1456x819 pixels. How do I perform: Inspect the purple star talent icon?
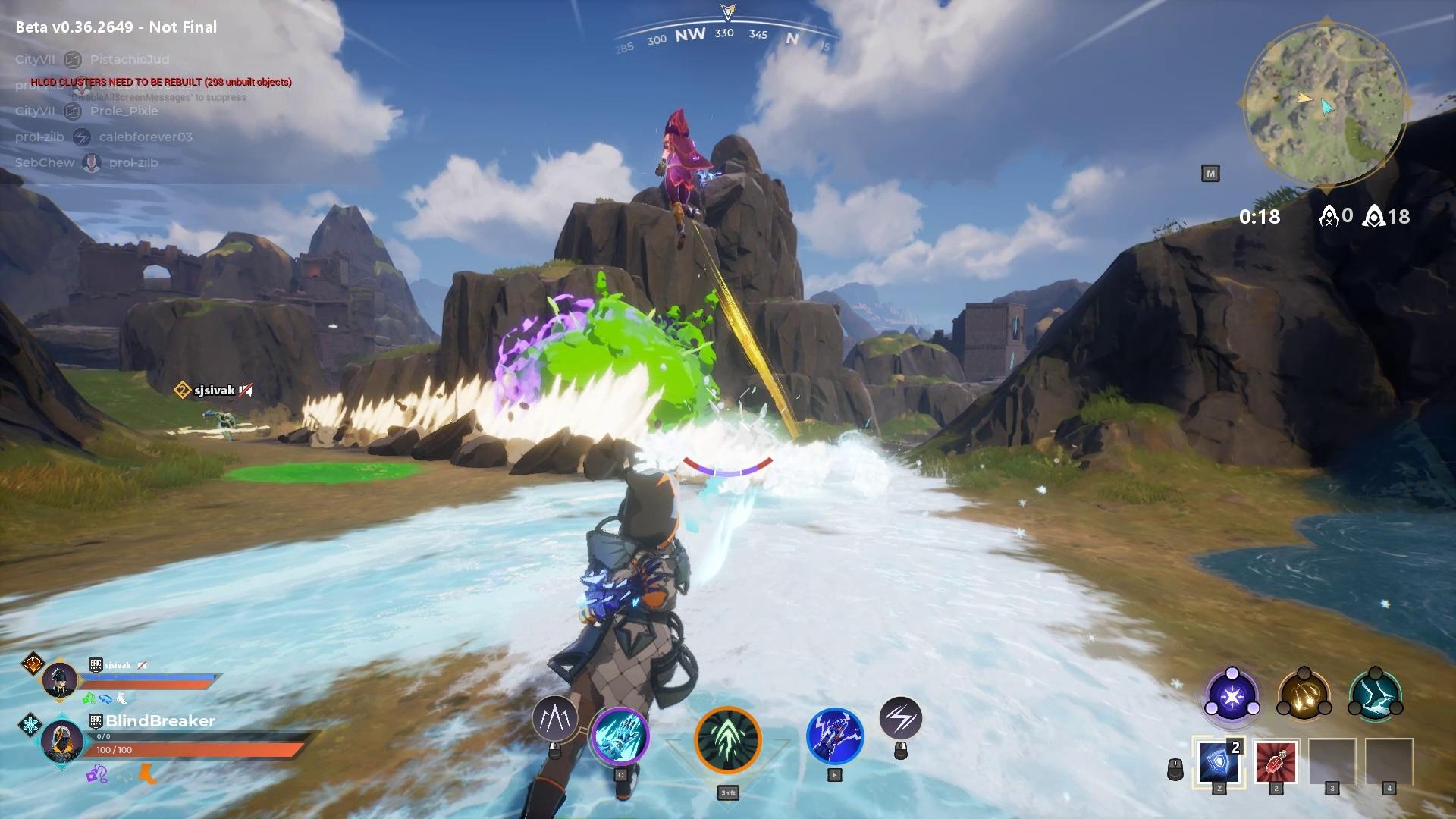(x=1232, y=695)
